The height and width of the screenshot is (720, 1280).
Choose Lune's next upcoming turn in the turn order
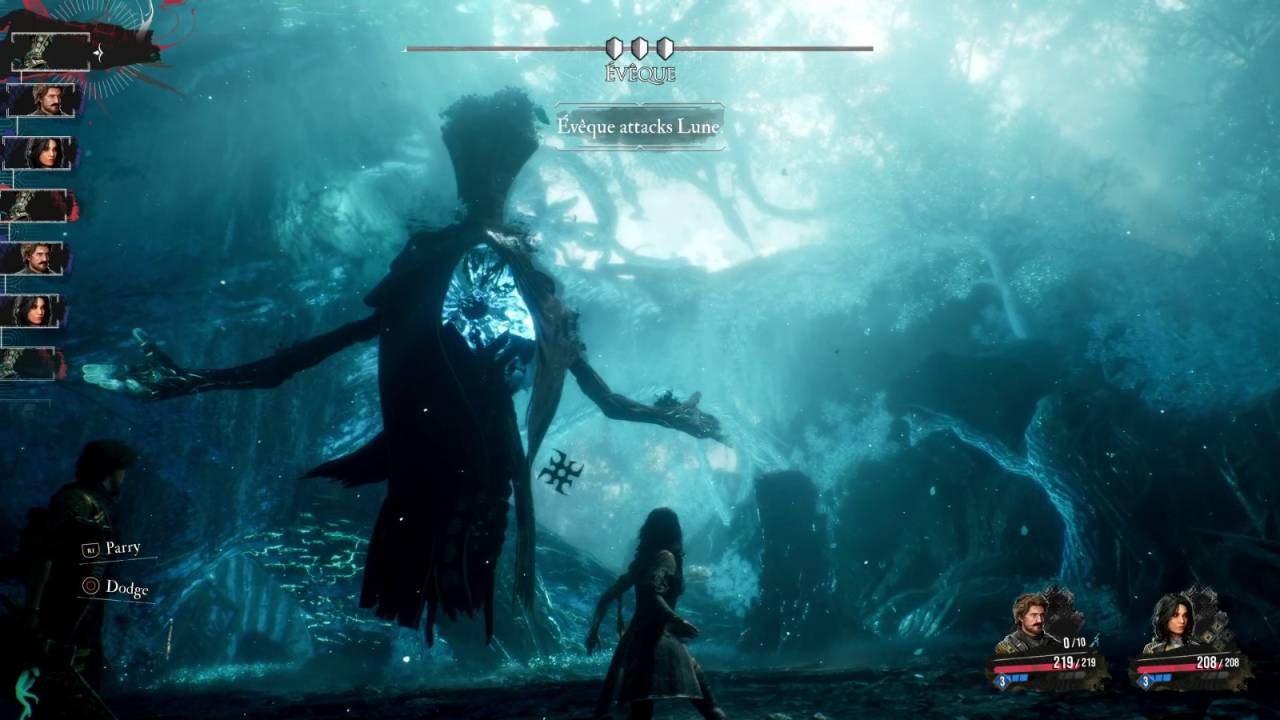click(40, 153)
